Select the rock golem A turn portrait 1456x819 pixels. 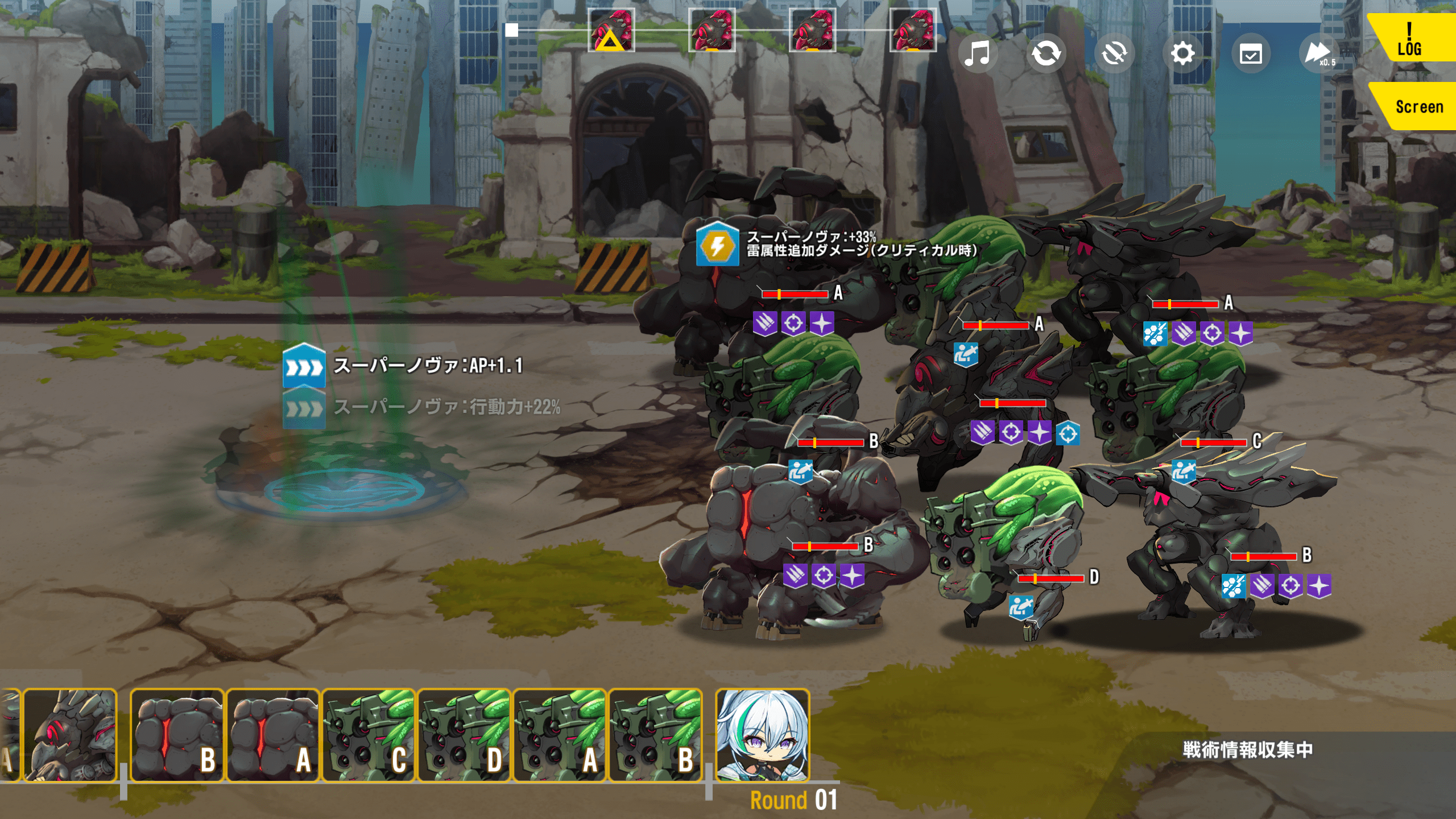tap(272, 735)
